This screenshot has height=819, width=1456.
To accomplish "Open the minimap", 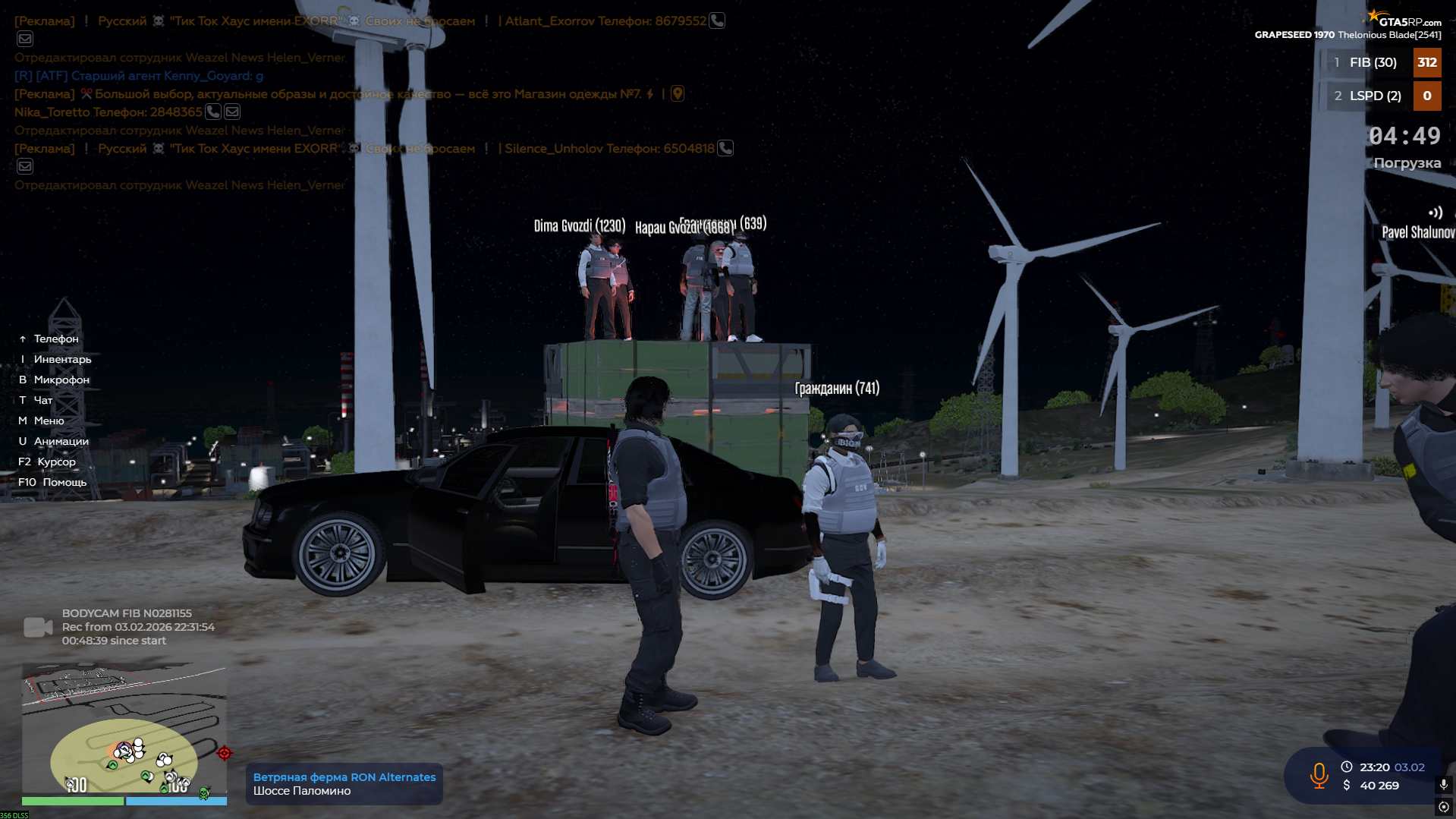I will (124, 729).
